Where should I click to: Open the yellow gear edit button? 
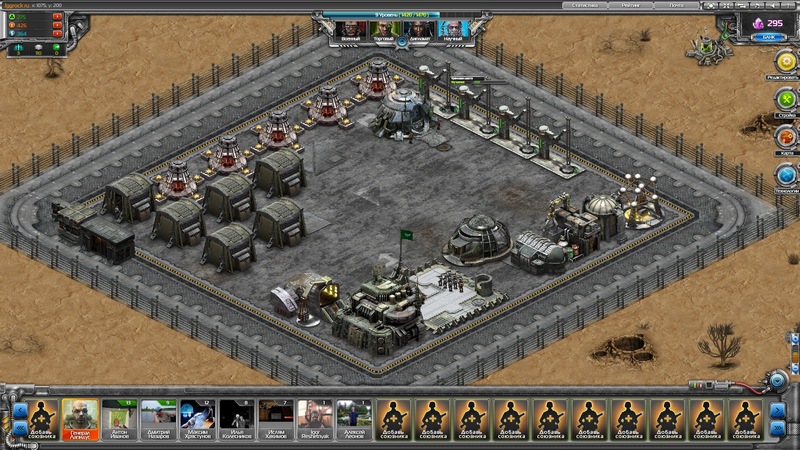click(785, 61)
